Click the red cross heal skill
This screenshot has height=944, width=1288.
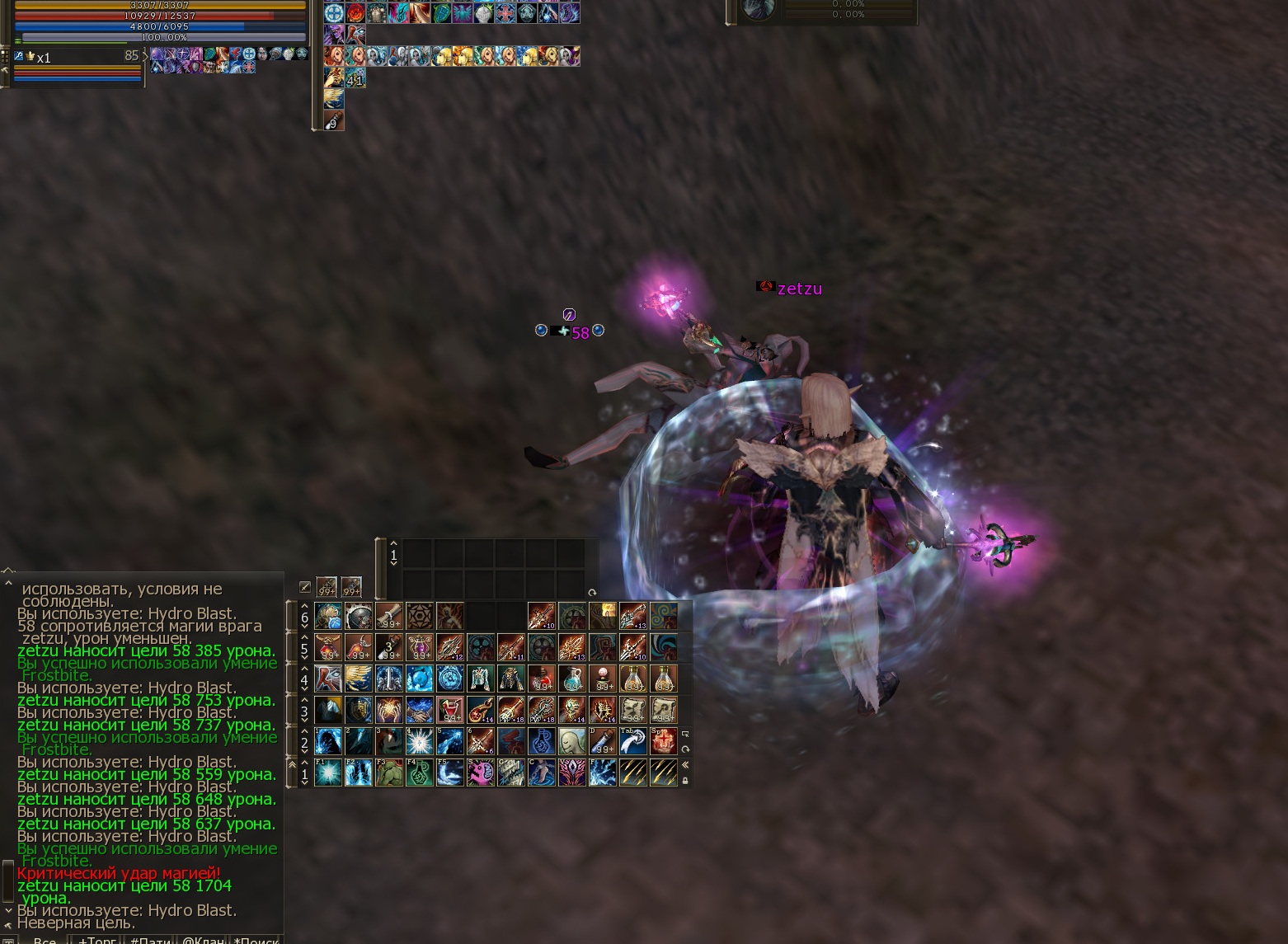click(663, 741)
